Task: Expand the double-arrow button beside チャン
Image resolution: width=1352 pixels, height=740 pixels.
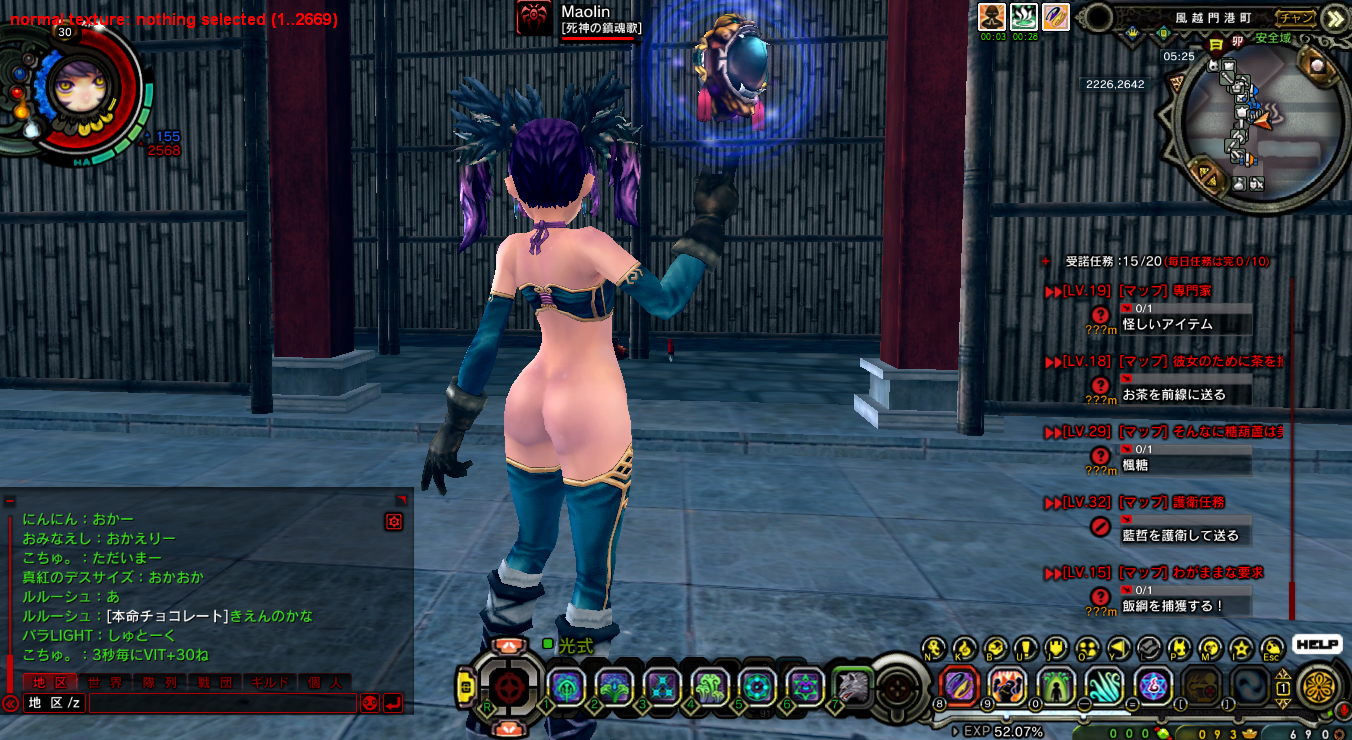Action: [x=1333, y=17]
